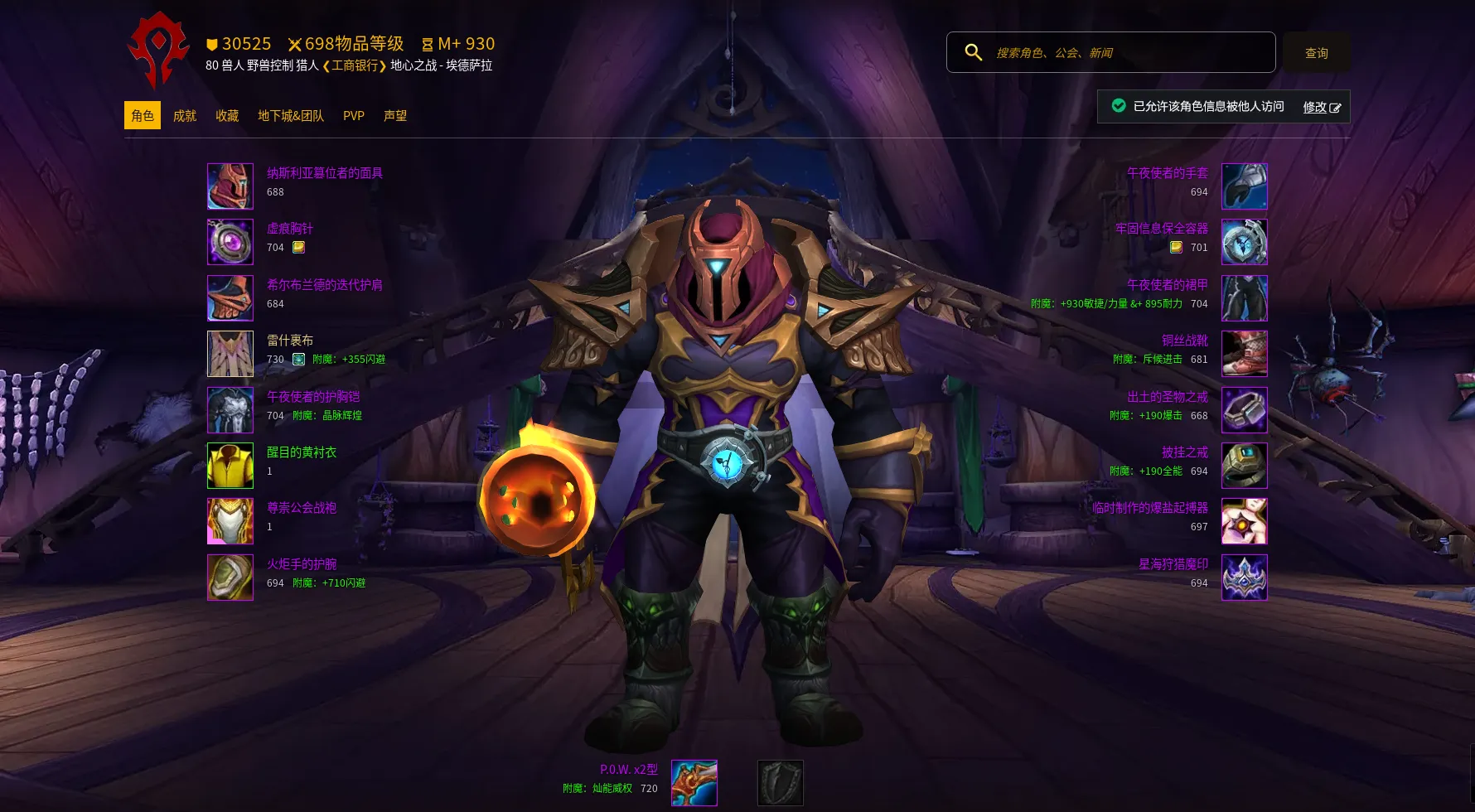
Task: Select the 尊崇公会战袍 tabard icon
Action: pyautogui.click(x=230, y=521)
